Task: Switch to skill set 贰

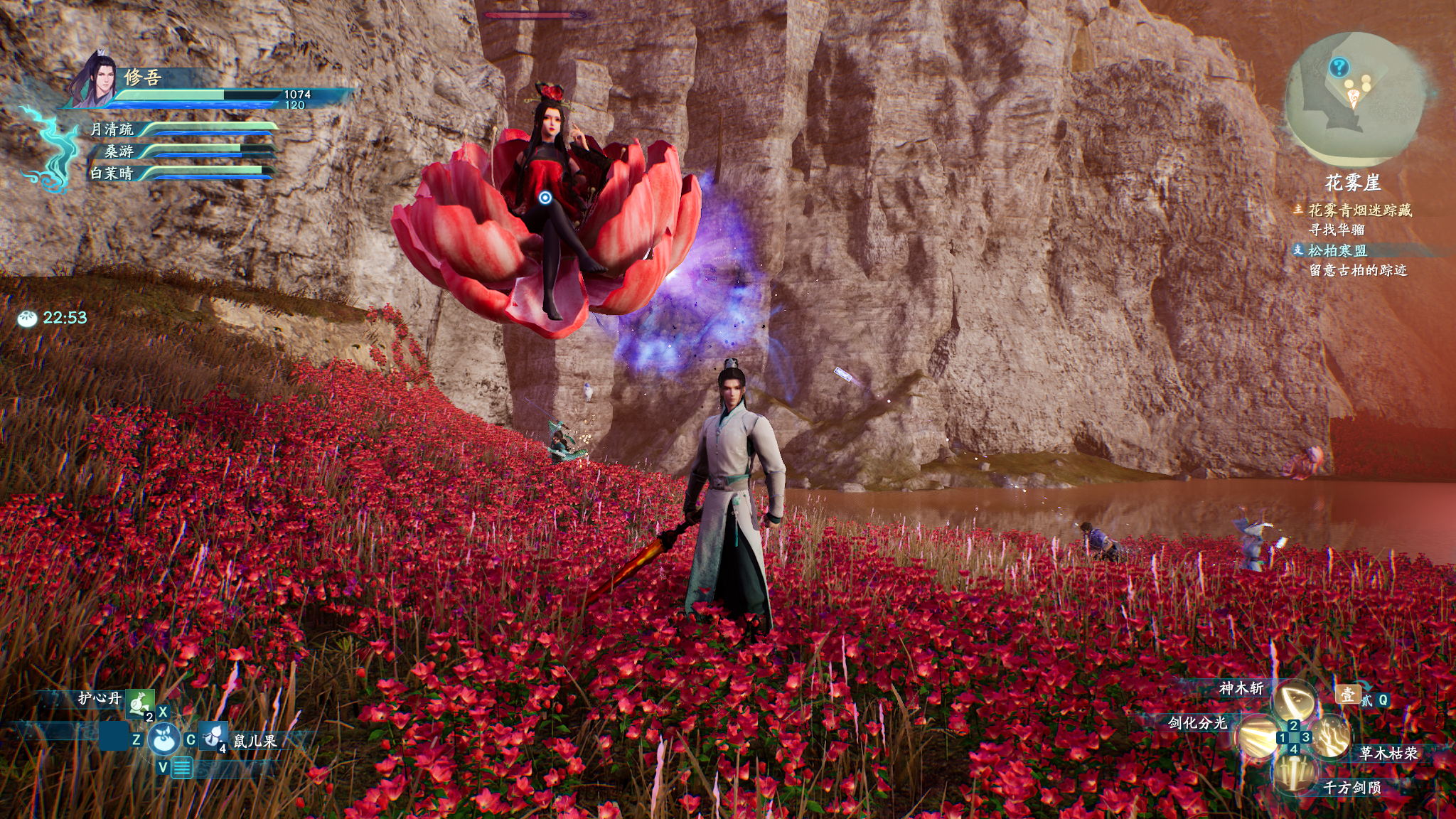Action: click(x=1367, y=701)
